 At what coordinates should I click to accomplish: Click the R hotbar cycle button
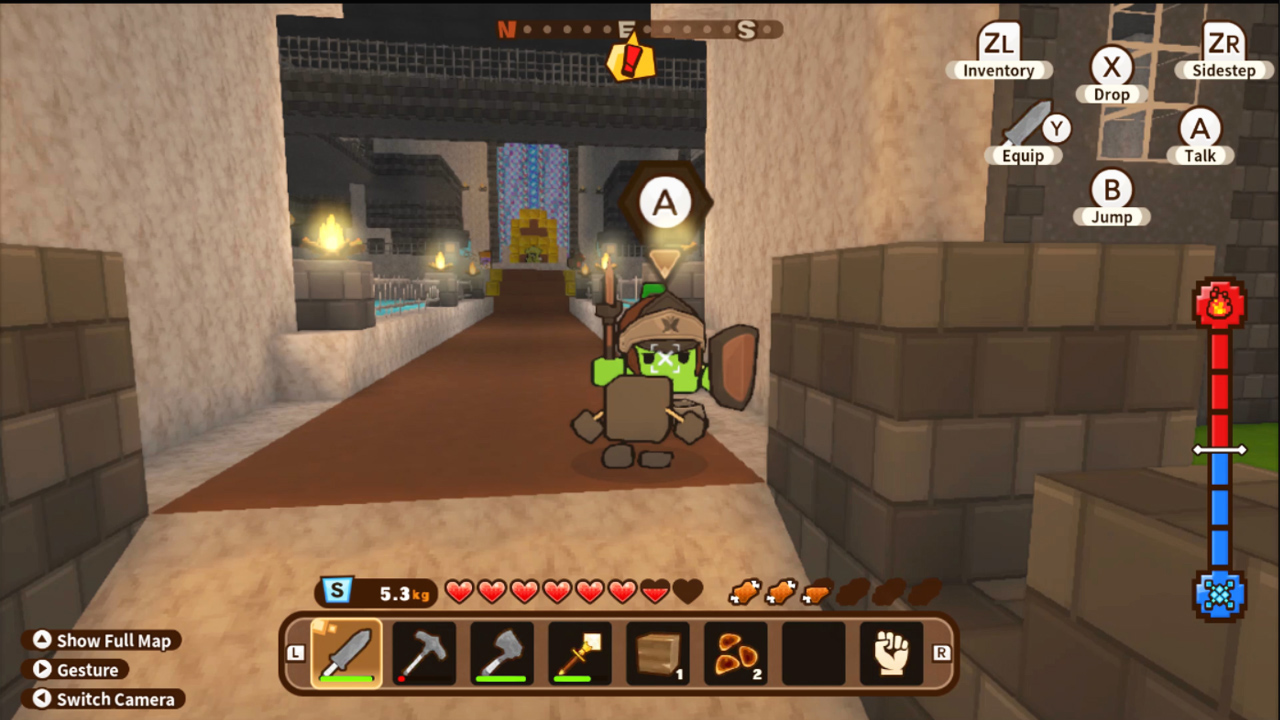point(940,652)
